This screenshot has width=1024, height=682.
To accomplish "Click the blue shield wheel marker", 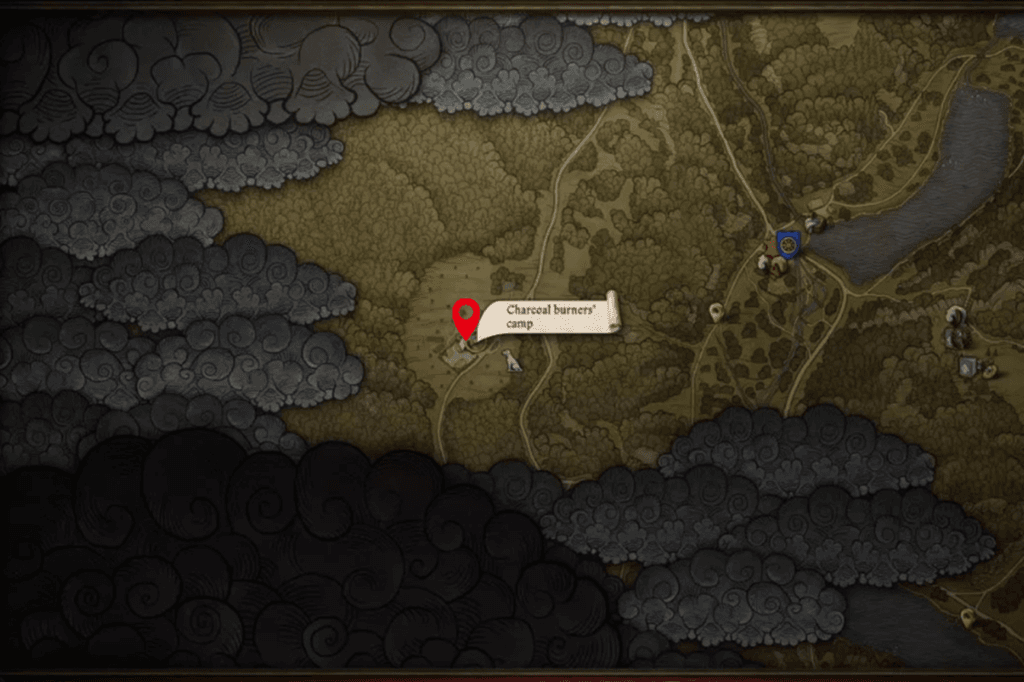I will (x=788, y=244).
